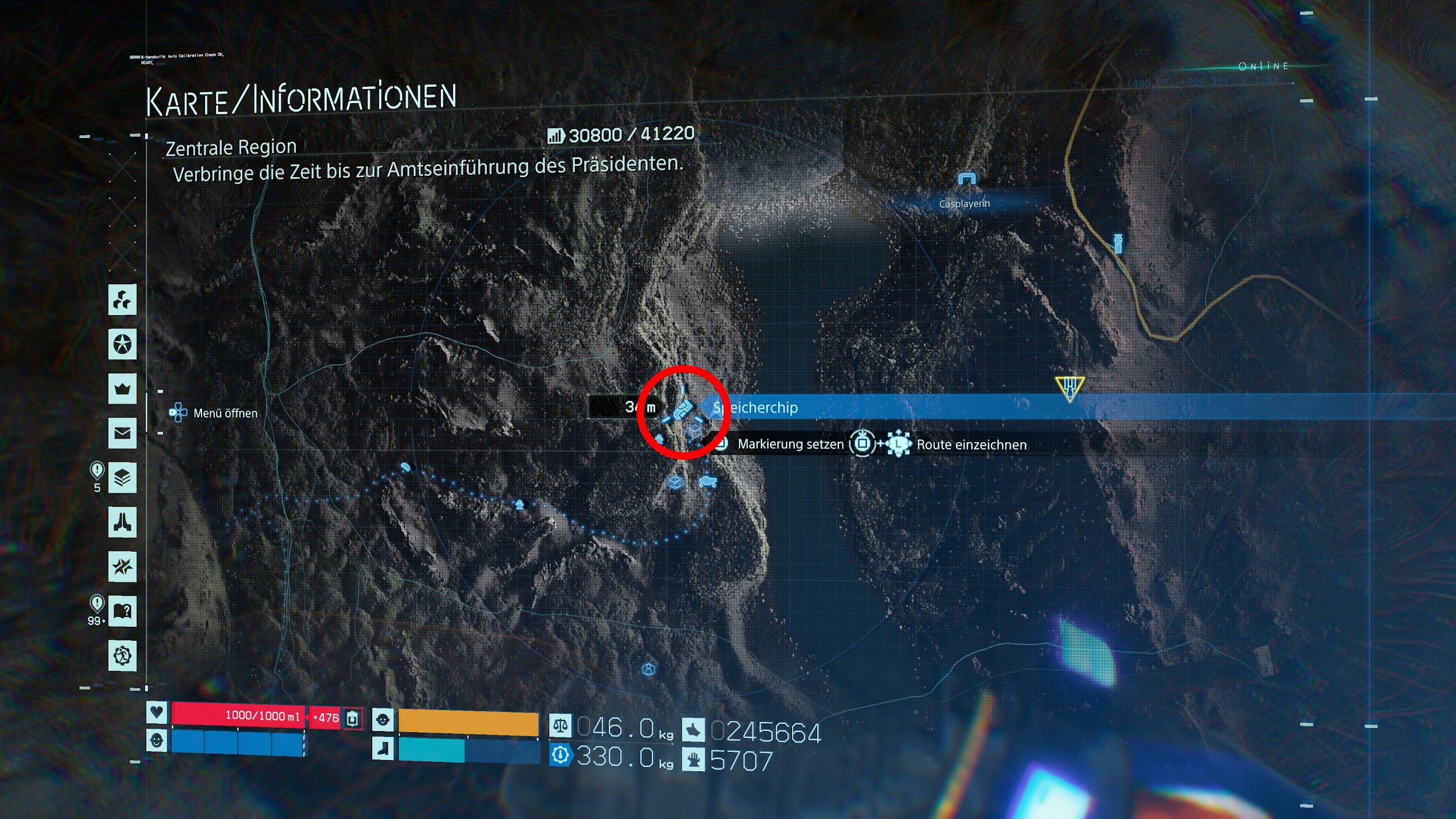1456x819 pixels.
Task: Select the stacked layers sidebar icon
Action: coord(122,478)
